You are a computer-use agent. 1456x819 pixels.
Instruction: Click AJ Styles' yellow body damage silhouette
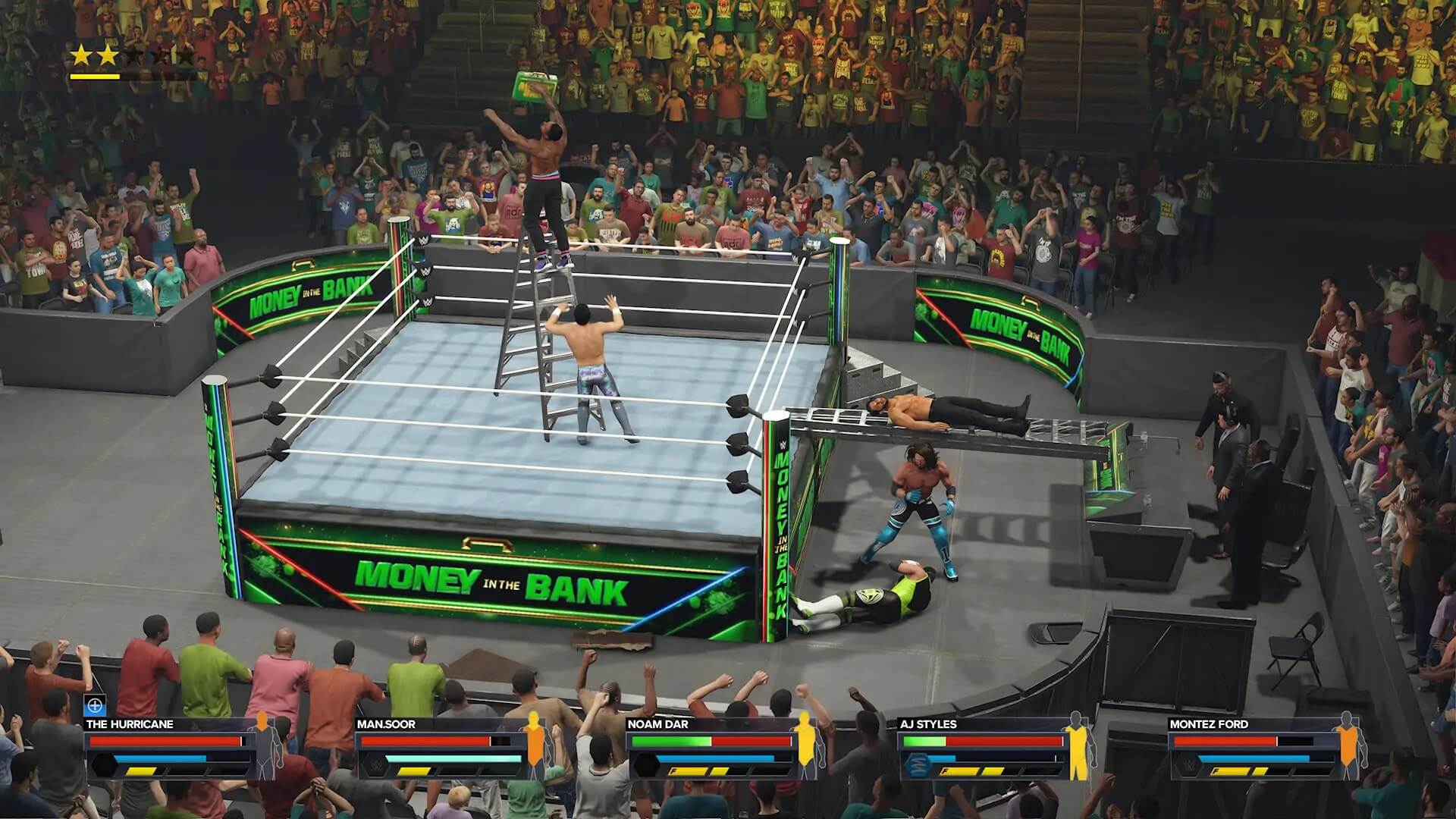(x=1077, y=745)
